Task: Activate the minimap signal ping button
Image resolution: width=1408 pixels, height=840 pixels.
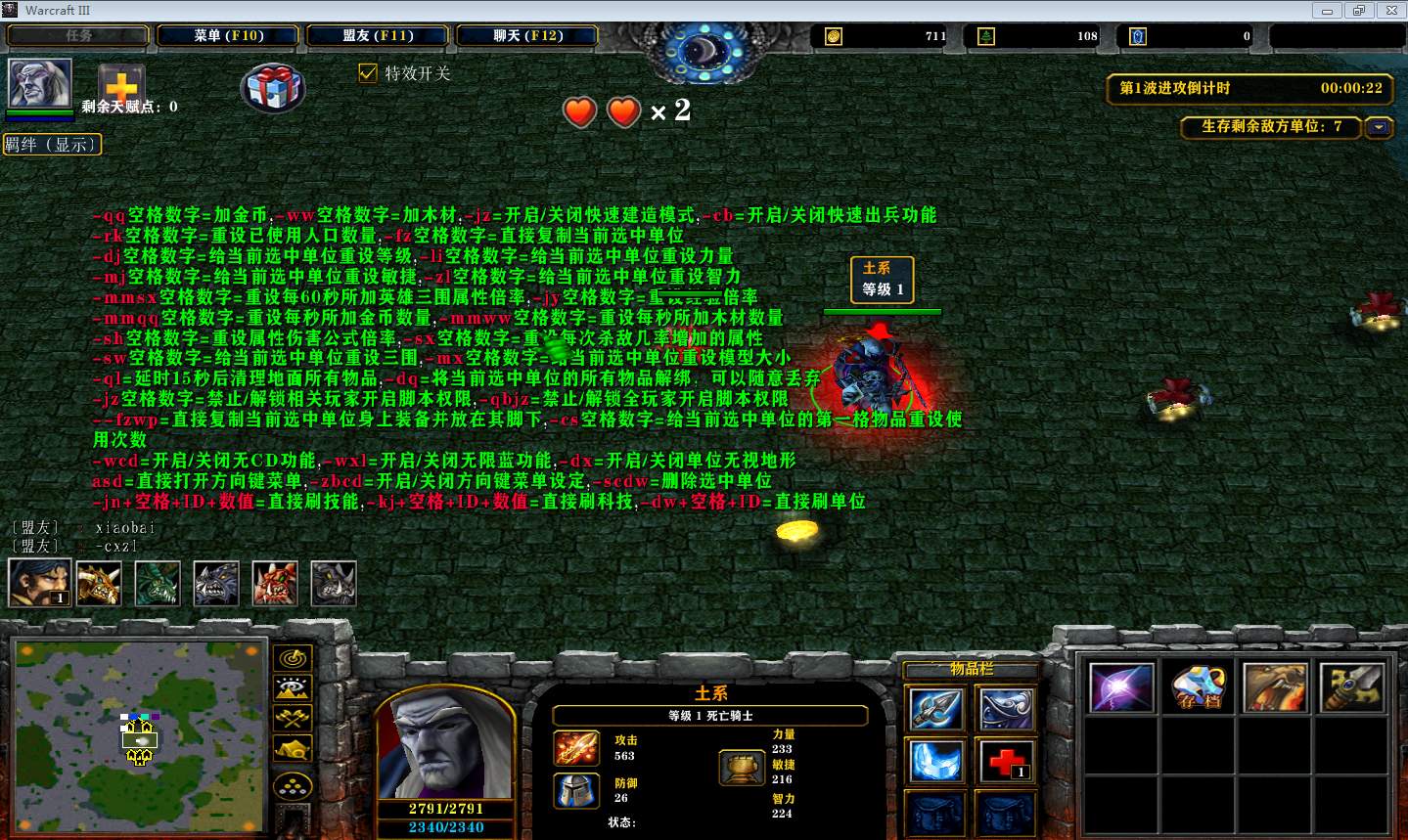Action: coord(294,658)
